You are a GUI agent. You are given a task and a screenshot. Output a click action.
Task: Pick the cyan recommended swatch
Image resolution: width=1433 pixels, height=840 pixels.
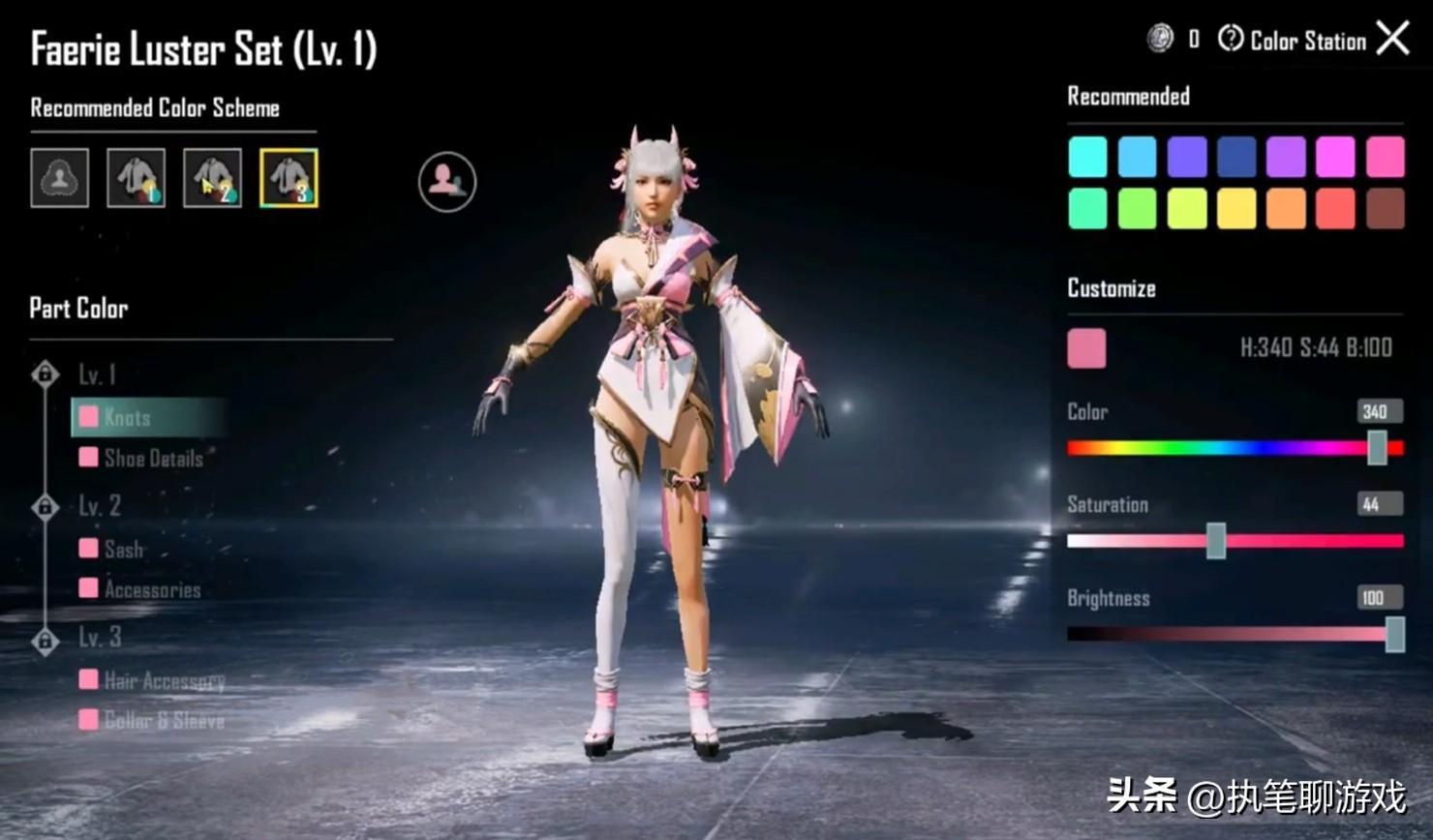pos(1087,157)
